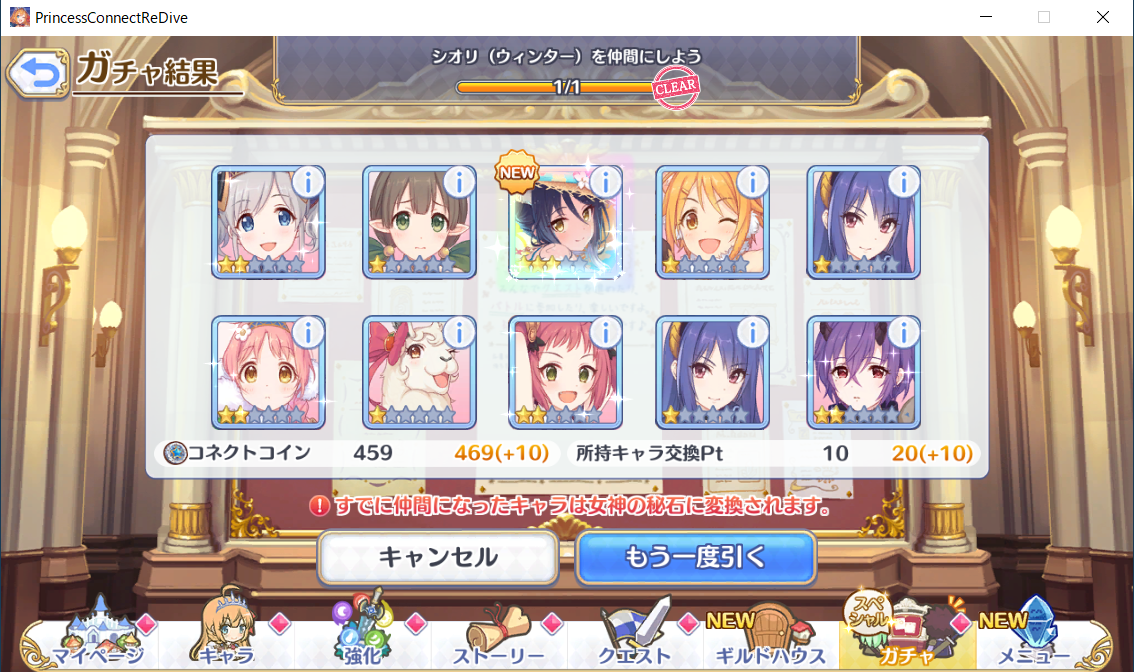The height and width of the screenshot is (672, 1134).
Task: Minimize the game window
Action: (x=985, y=17)
